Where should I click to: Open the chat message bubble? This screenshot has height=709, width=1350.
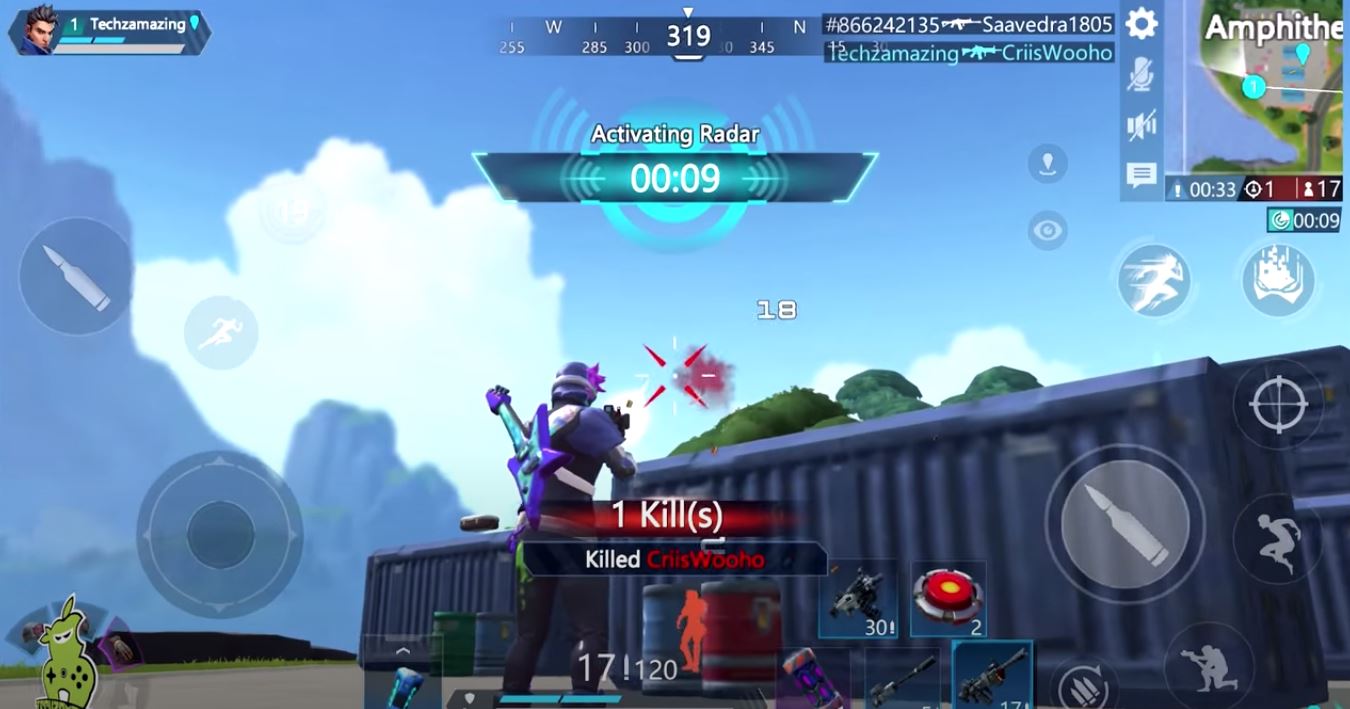pyautogui.click(x=1141, y=176)
